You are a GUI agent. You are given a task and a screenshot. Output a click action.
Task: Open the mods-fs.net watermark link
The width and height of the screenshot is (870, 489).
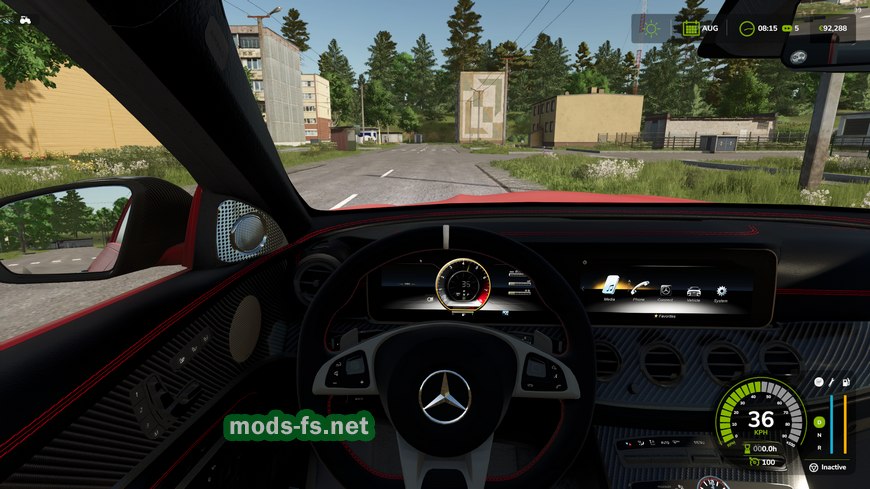(299, 427)
